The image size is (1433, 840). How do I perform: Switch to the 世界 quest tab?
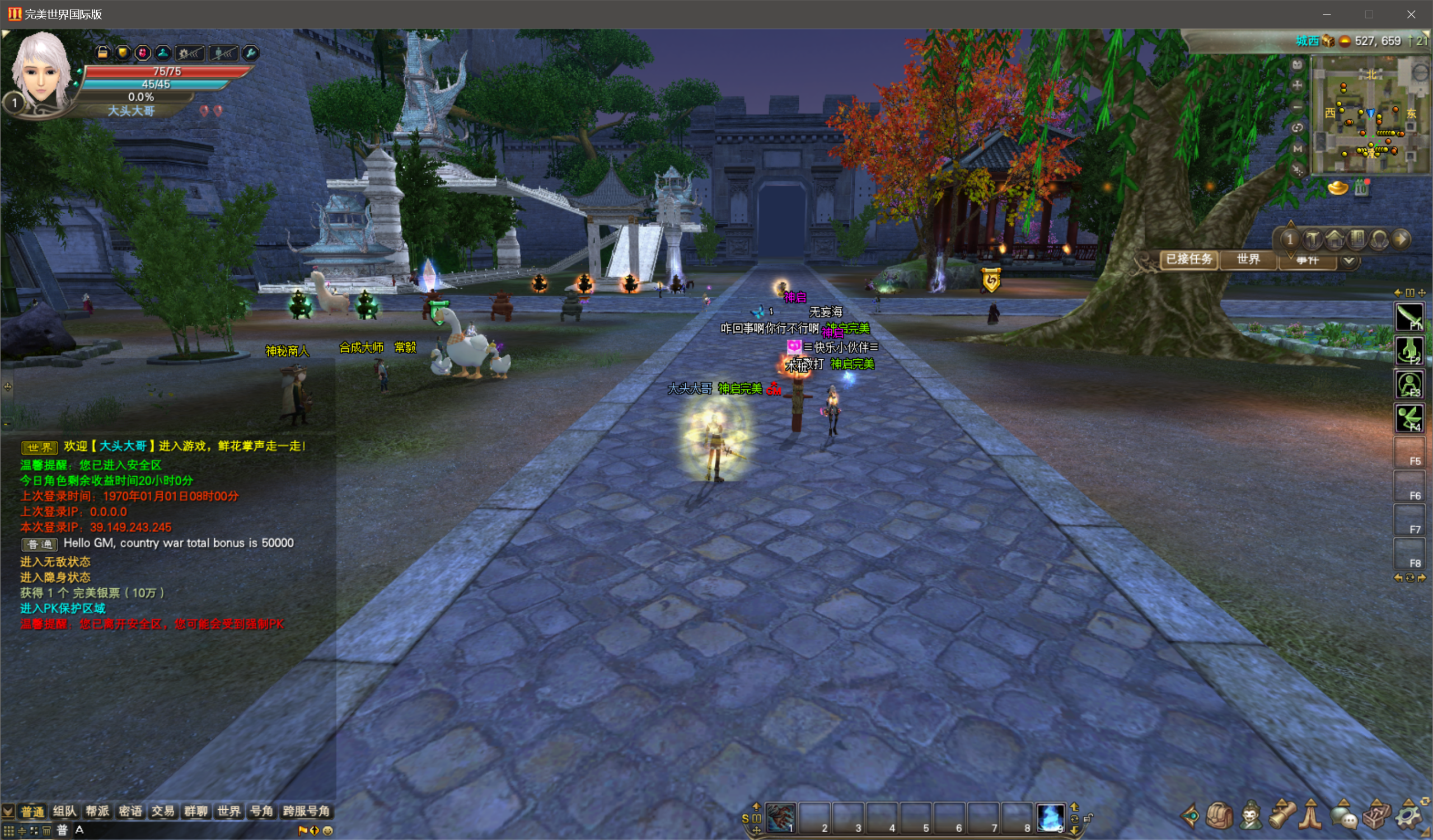[x=1248, y=260]
